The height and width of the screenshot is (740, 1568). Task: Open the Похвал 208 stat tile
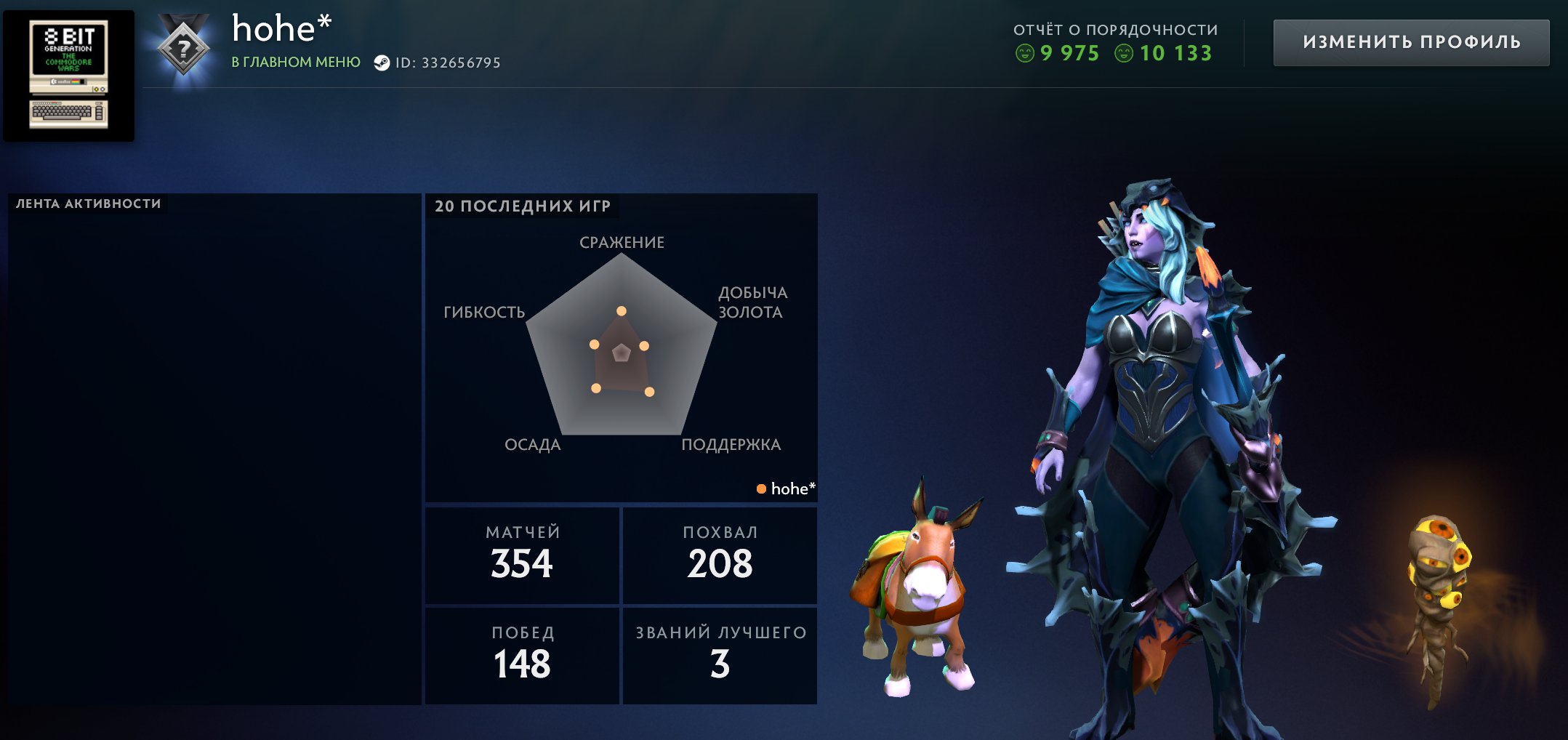[720, 555]
